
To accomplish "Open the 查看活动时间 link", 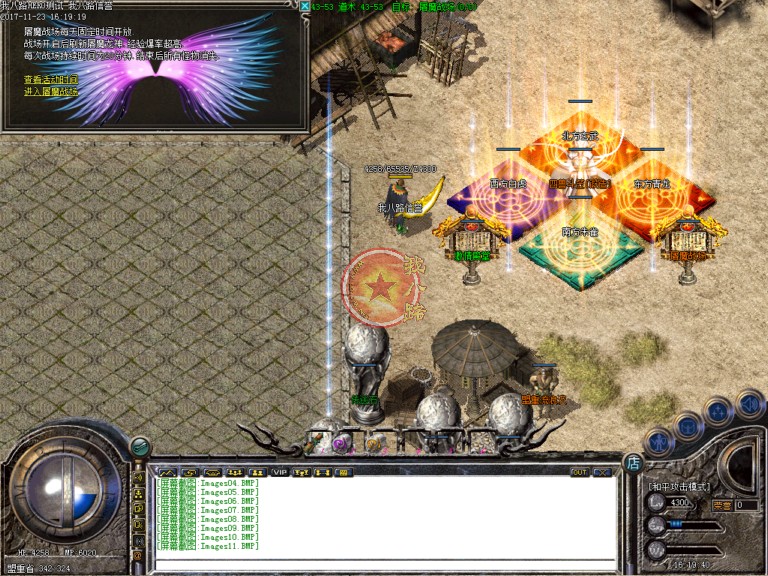I will 50,79.
